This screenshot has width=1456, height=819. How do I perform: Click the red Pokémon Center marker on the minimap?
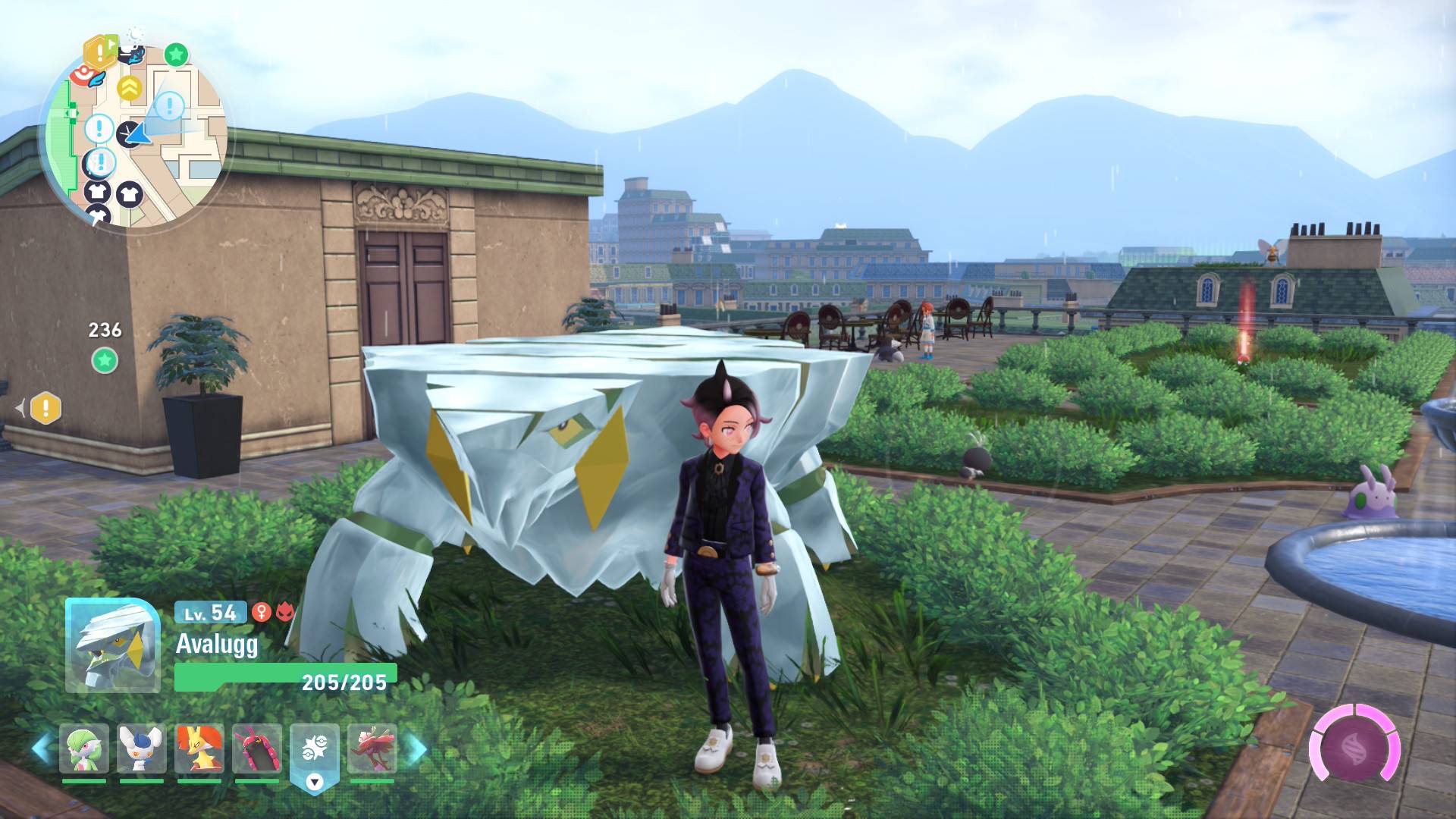81,74
